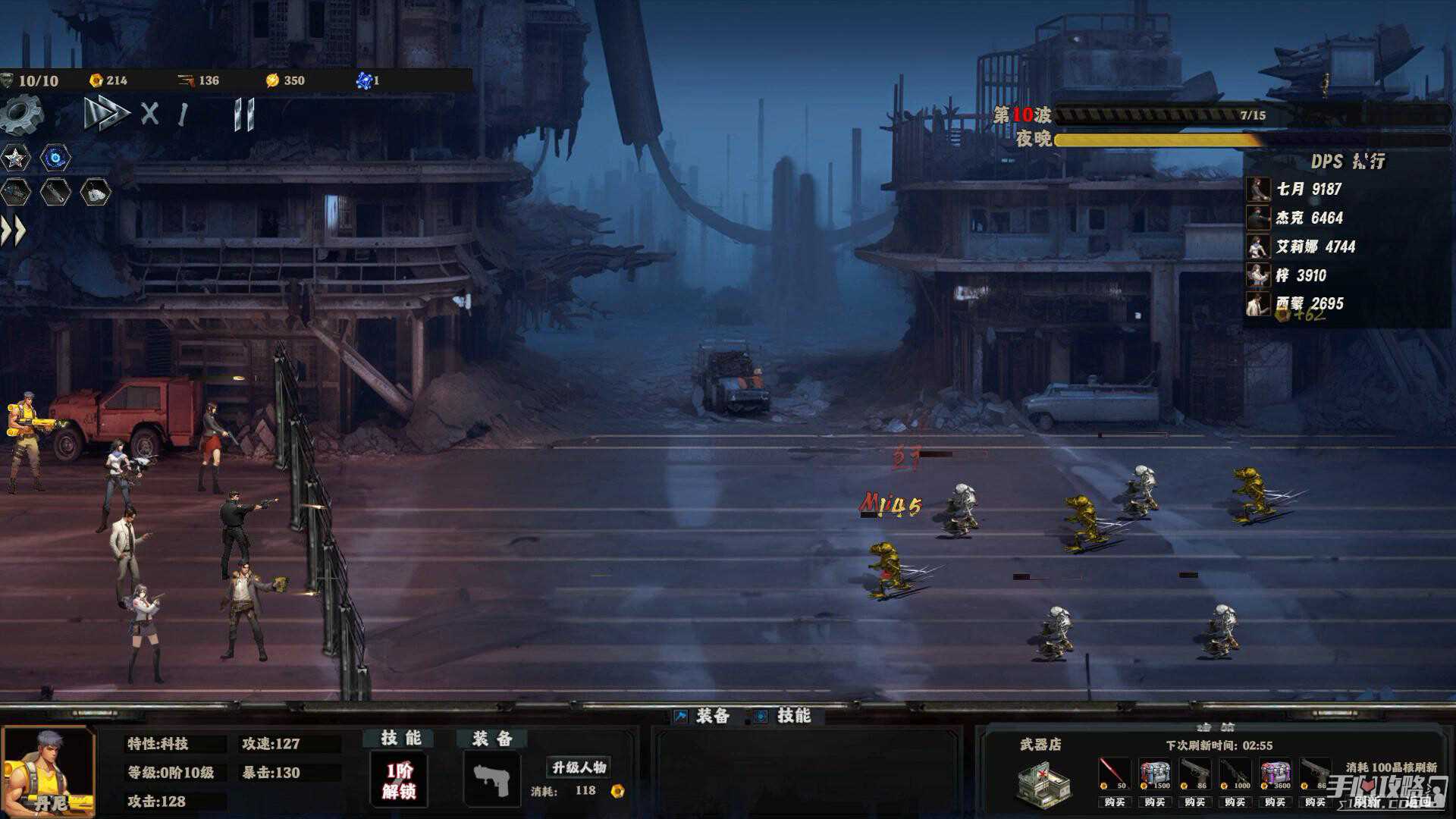Click the 丹尼 character portrait

pyautogui.click(x=49, y=772)
